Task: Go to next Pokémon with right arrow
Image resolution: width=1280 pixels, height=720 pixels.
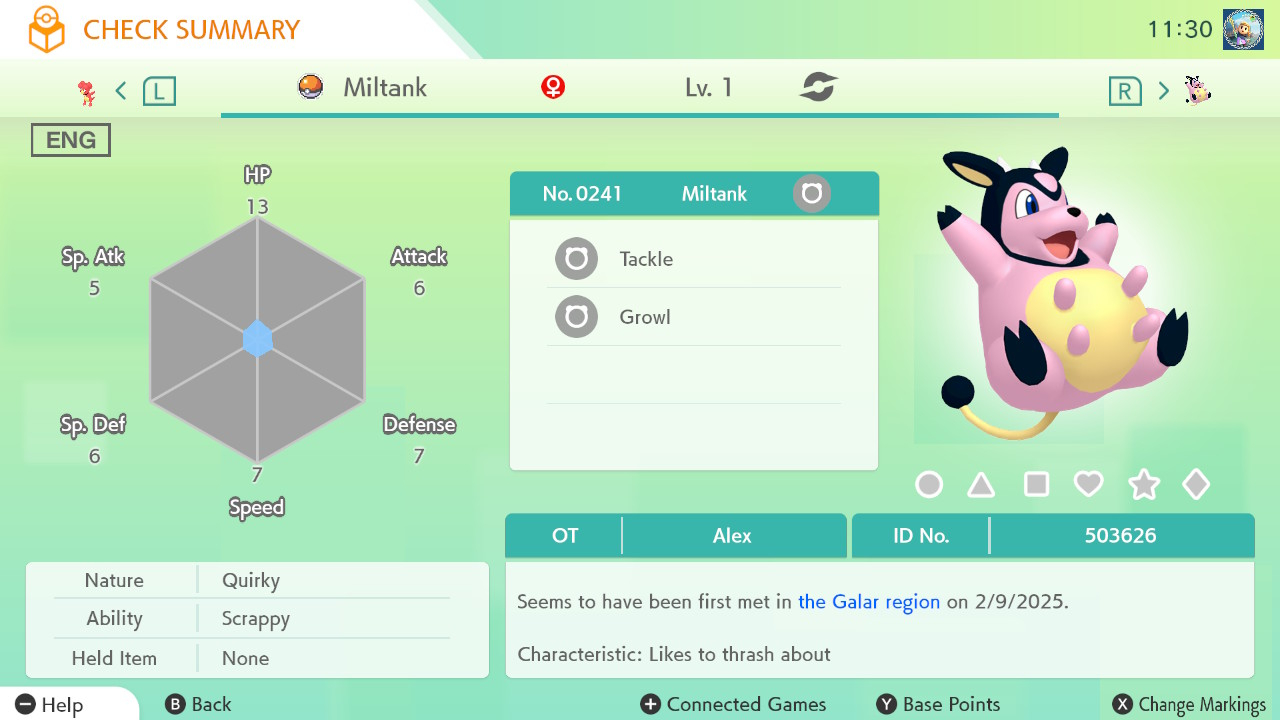Action: tap(1163, 91)
